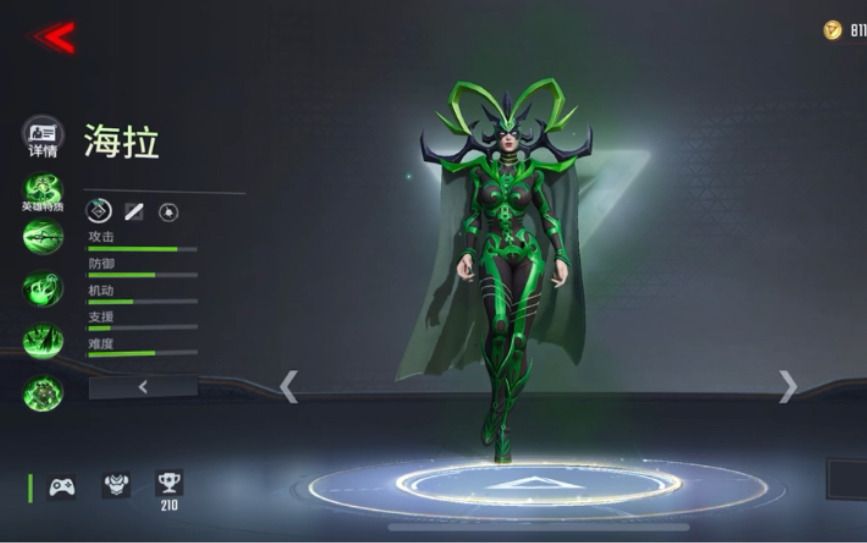This screenshot has width=867, height=543.
Task: Switch to the gamepad tab
Action: [62, 486]
